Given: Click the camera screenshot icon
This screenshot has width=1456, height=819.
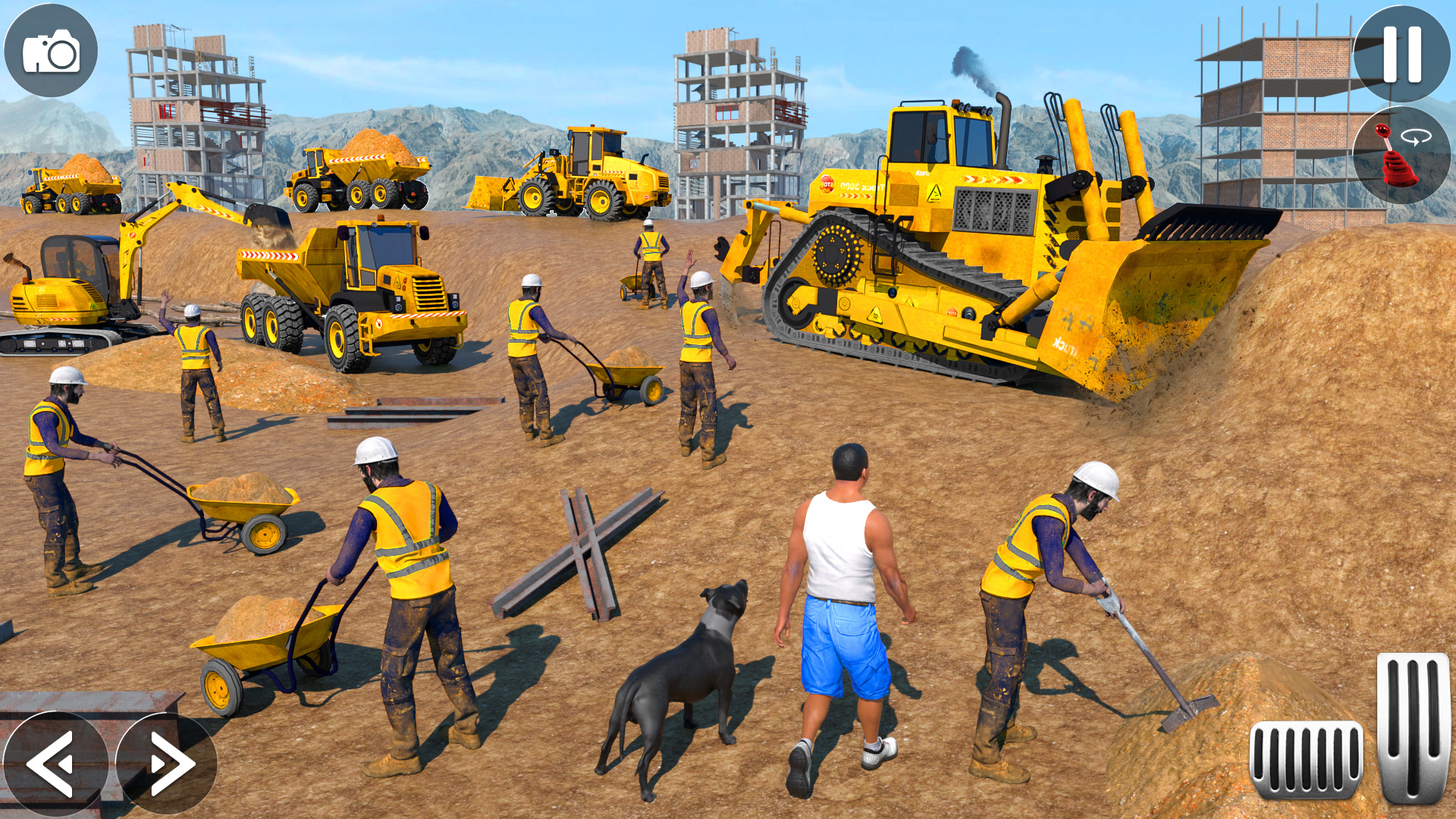Looking at the screenshot, I should [x=50, y=49].
